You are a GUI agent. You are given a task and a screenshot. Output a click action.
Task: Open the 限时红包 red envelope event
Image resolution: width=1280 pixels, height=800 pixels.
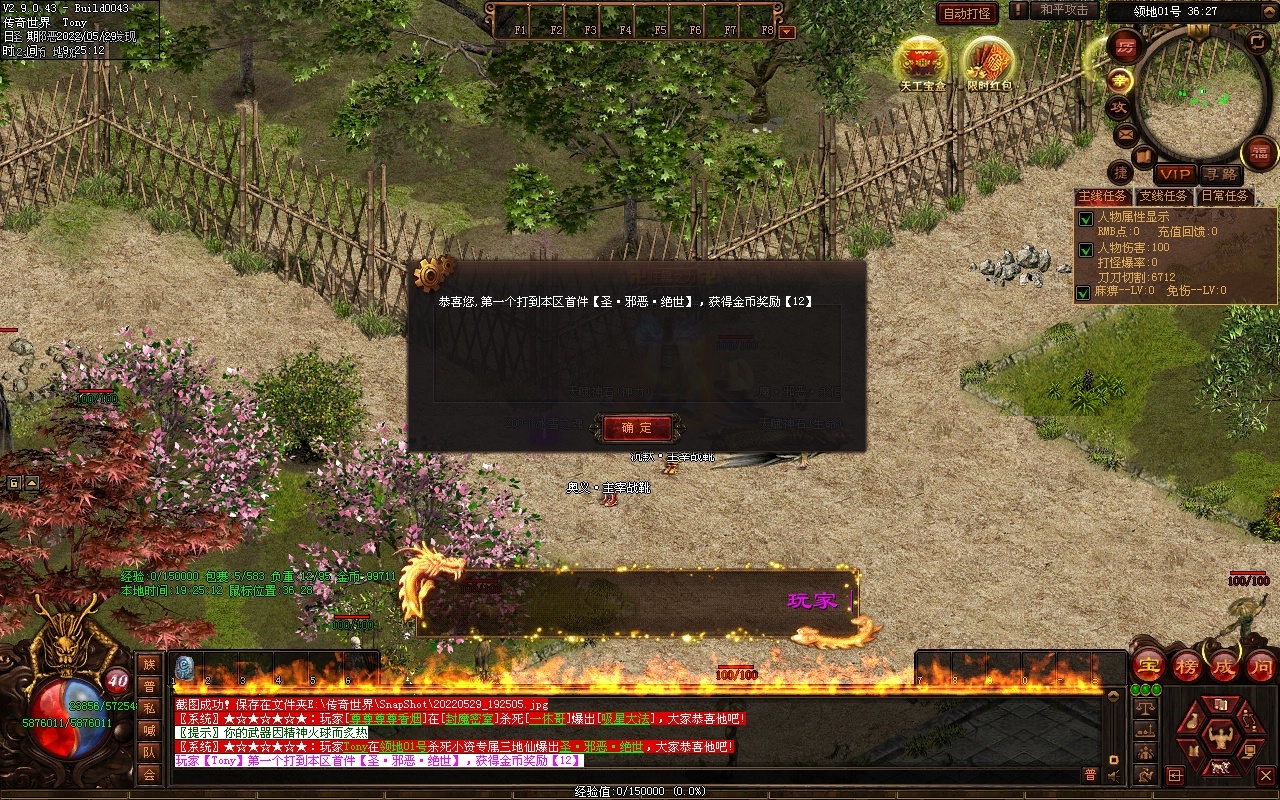tap(988, 63)
